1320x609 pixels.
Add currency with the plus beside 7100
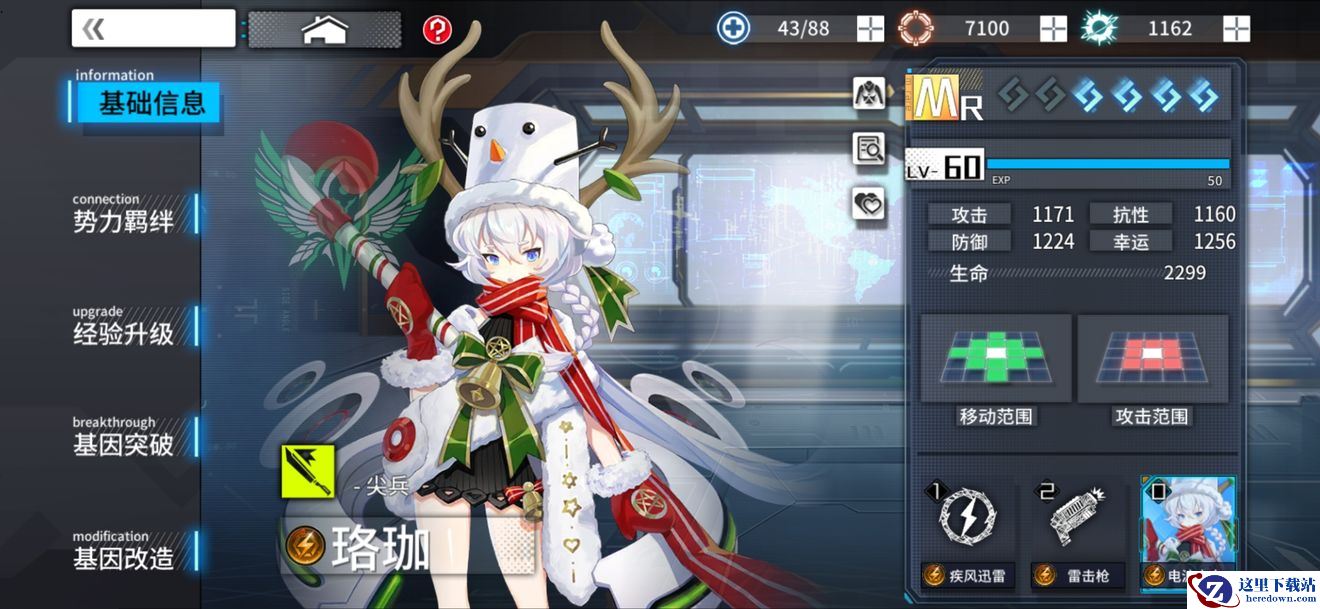[1053, 29]
